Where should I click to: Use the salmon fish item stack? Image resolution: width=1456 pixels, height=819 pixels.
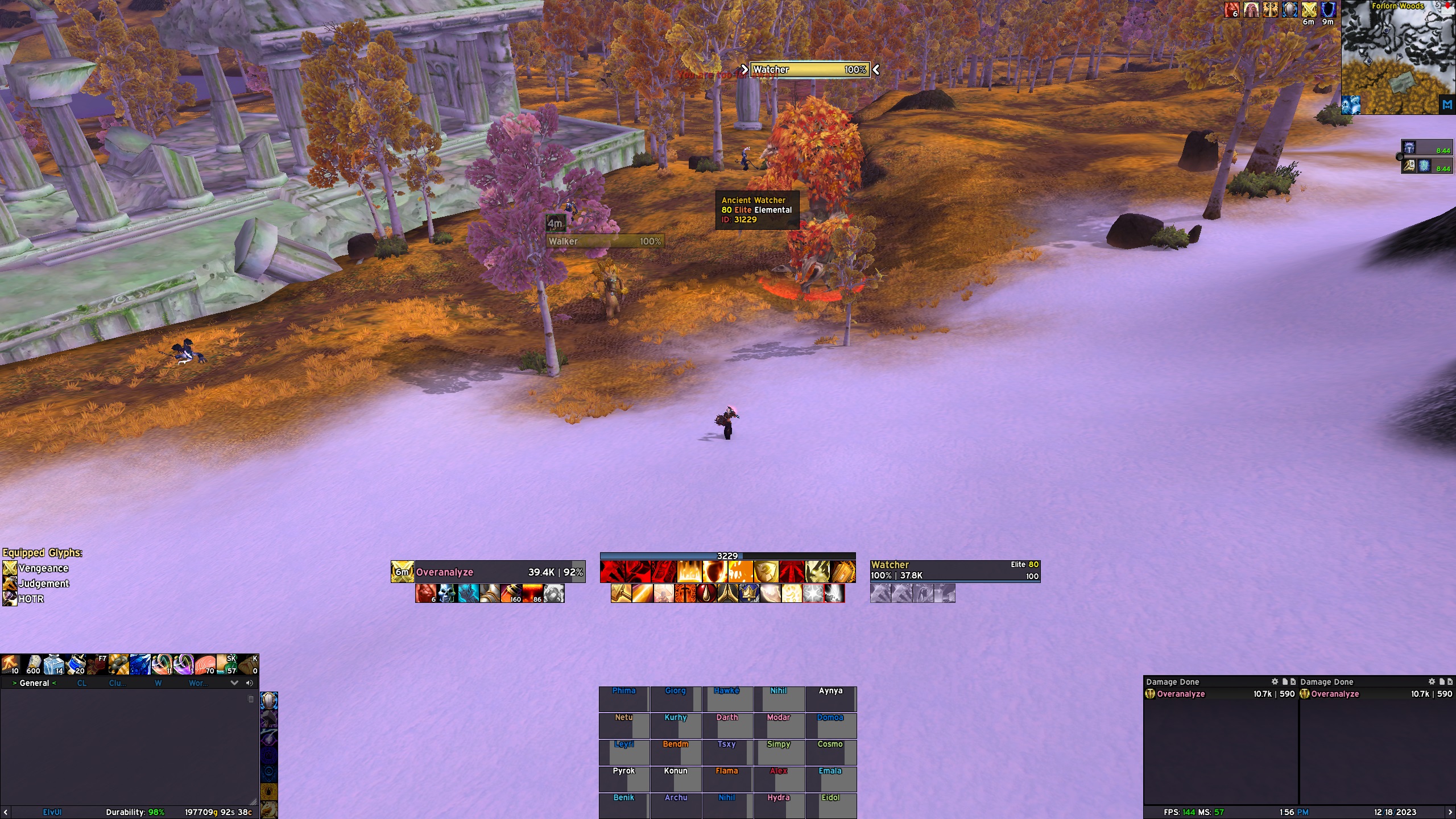pos(205,664)
